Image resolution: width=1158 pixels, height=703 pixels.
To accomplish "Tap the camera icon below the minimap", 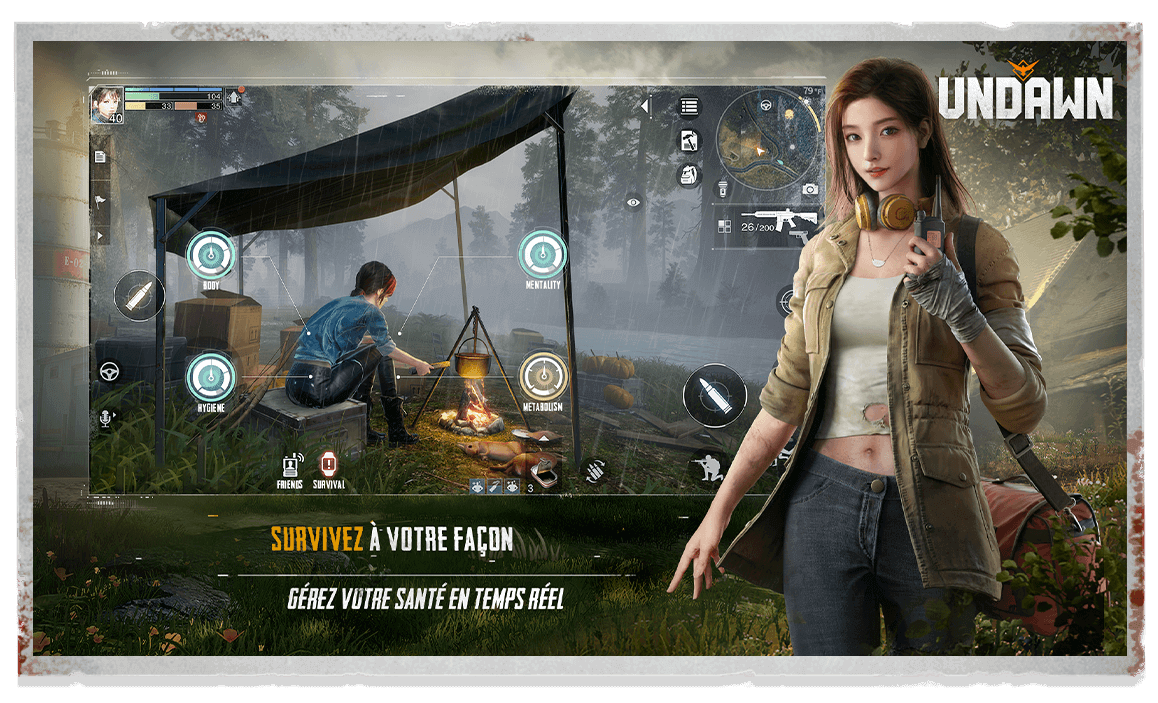I will pos(810,189).
